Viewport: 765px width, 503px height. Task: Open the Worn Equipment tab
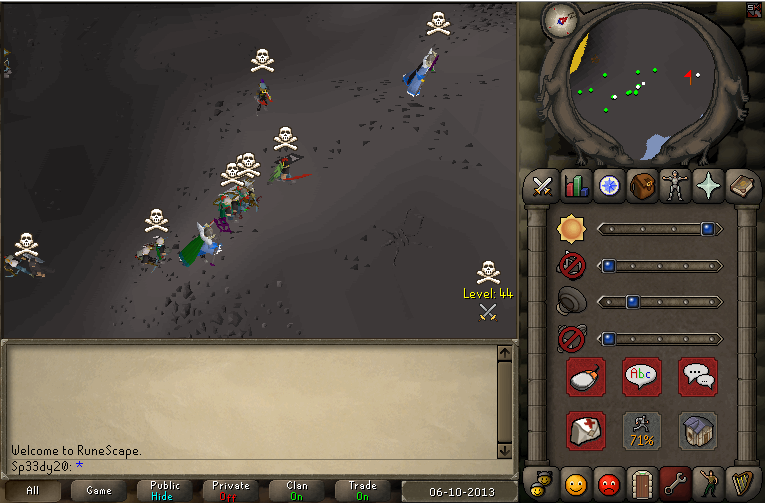point(675,186)
